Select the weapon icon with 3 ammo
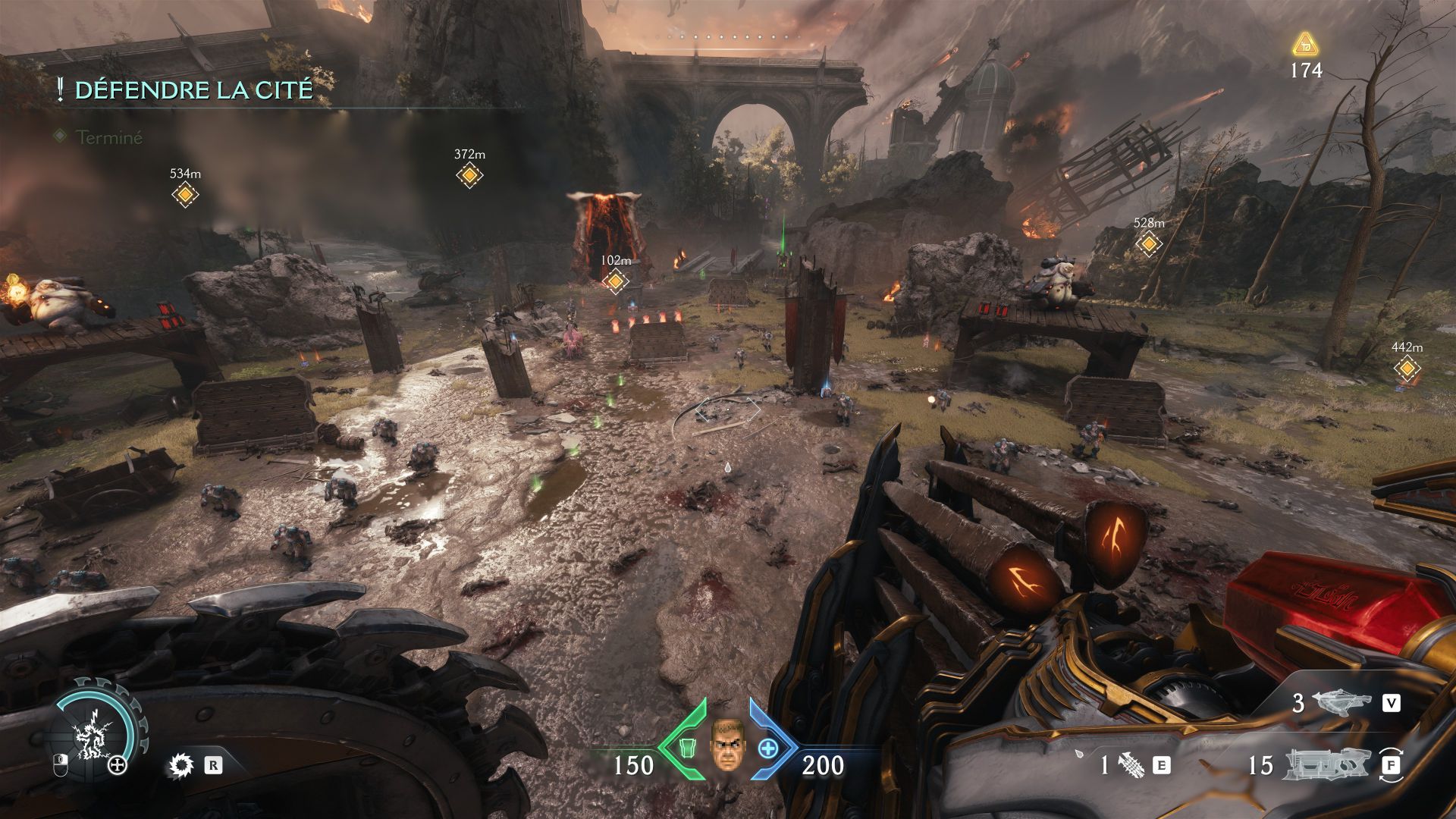Image resolution: width=1456 pixels, height=819 pixels. point(1344,703)
